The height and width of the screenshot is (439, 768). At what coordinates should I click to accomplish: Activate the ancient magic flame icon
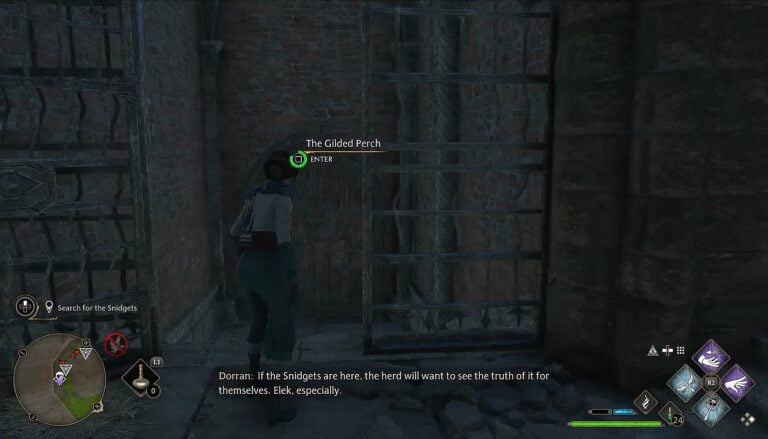click(645, 400)
